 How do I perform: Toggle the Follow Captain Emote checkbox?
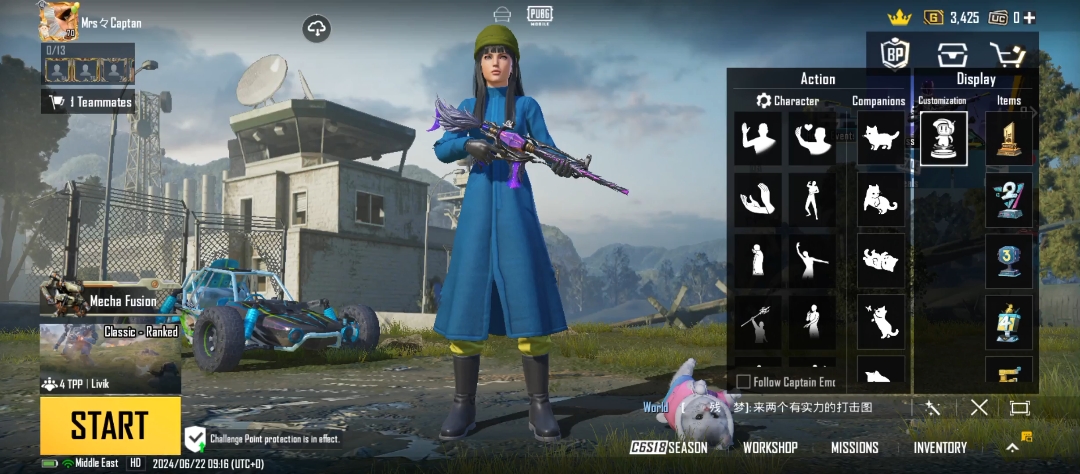point(744,381)
